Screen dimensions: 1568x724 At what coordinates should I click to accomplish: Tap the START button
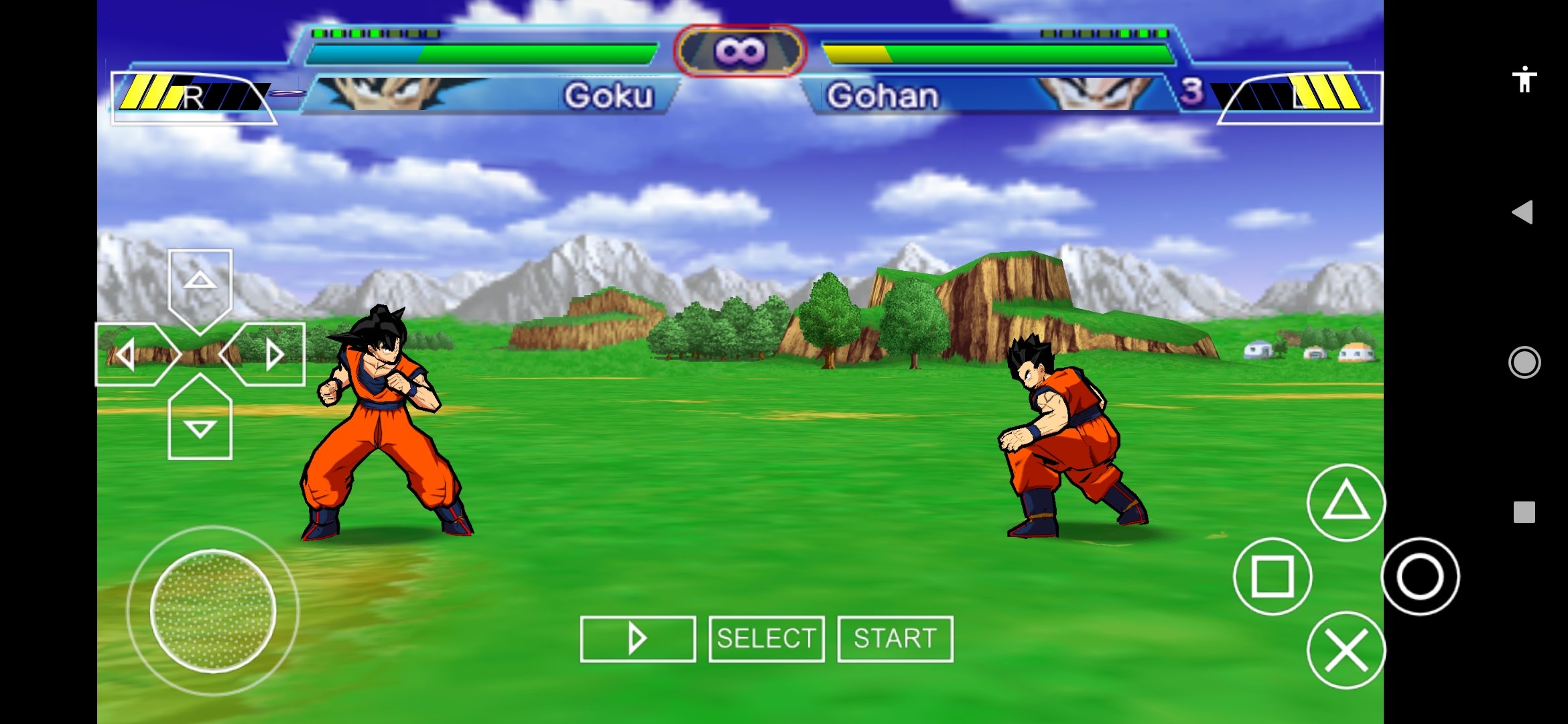click(895, 639)
